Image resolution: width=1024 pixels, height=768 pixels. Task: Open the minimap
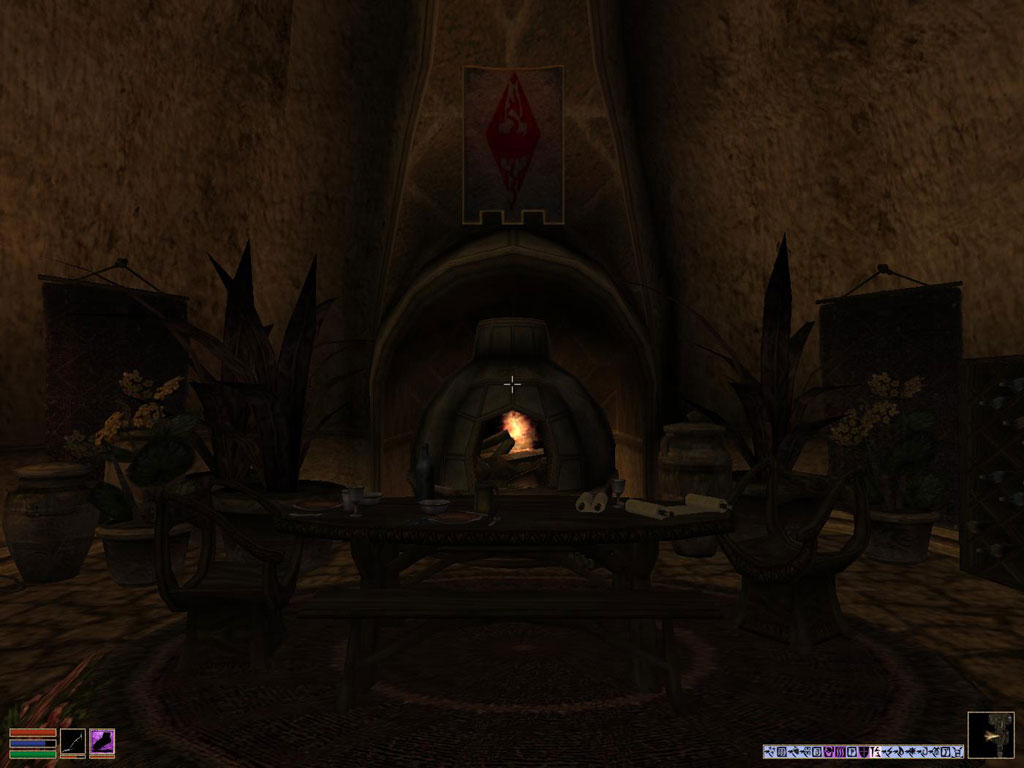point(990,735)
